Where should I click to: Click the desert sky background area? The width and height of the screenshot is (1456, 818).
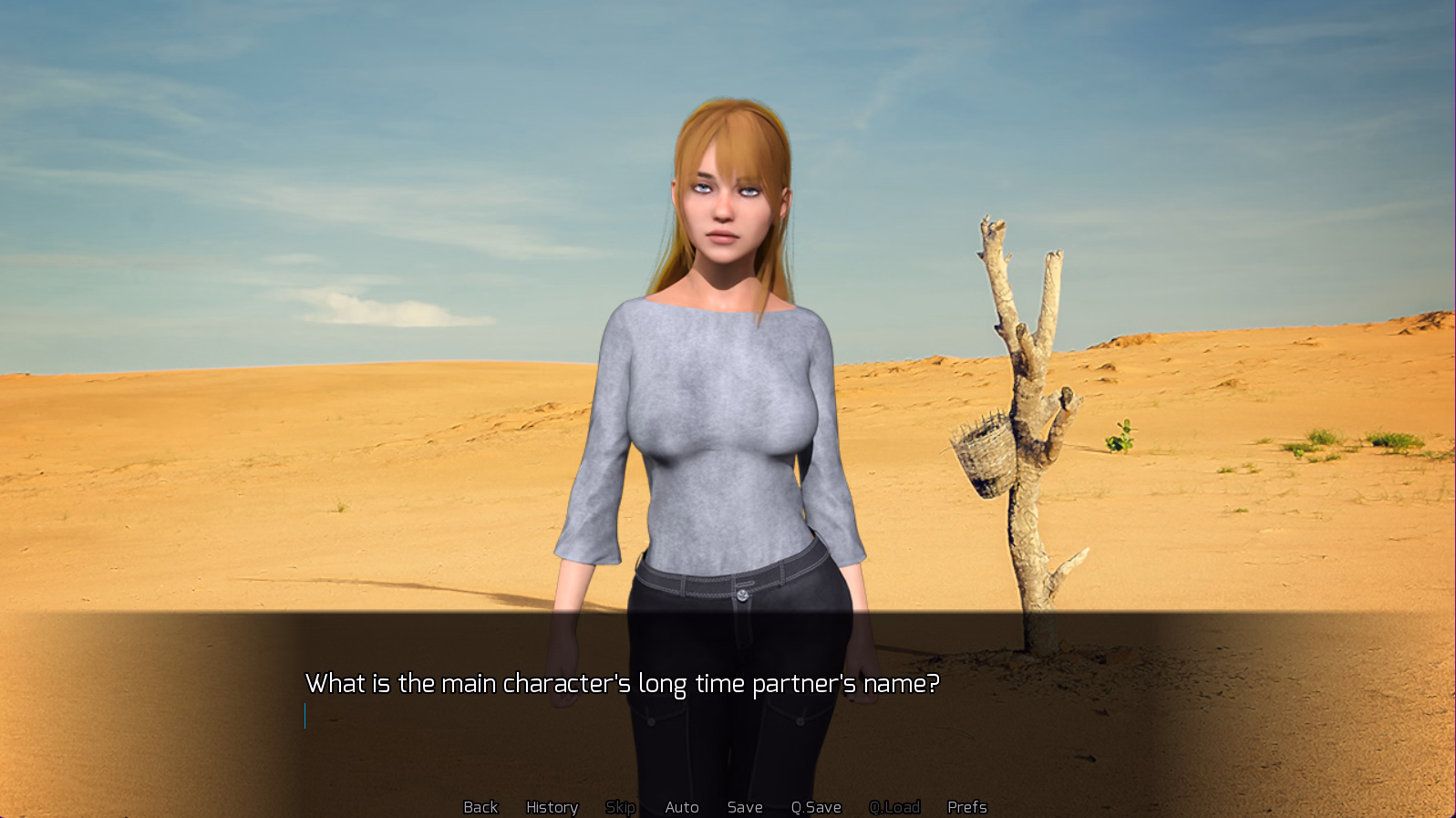(274, 137)
